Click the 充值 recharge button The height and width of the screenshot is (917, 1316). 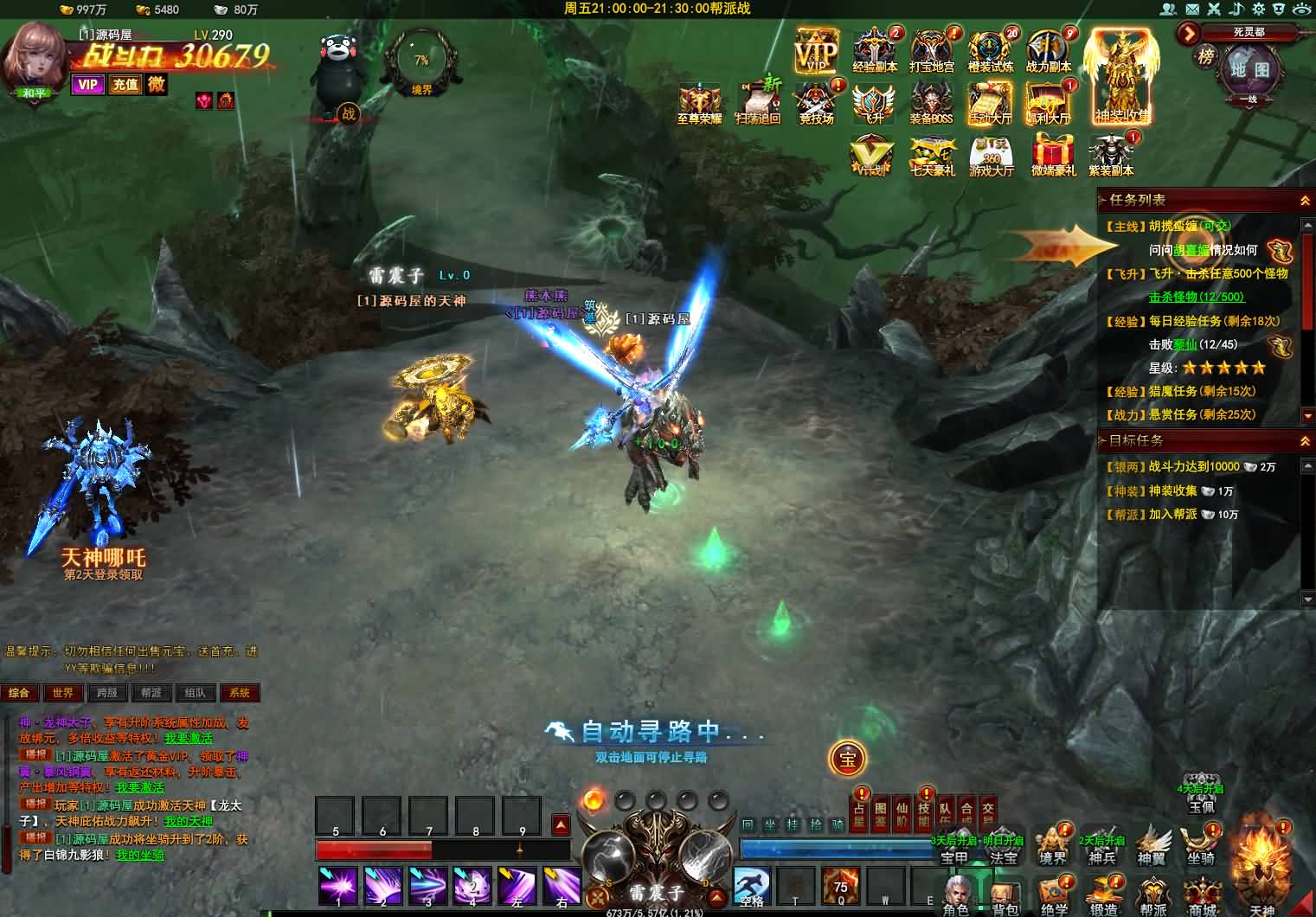point(125,84)
